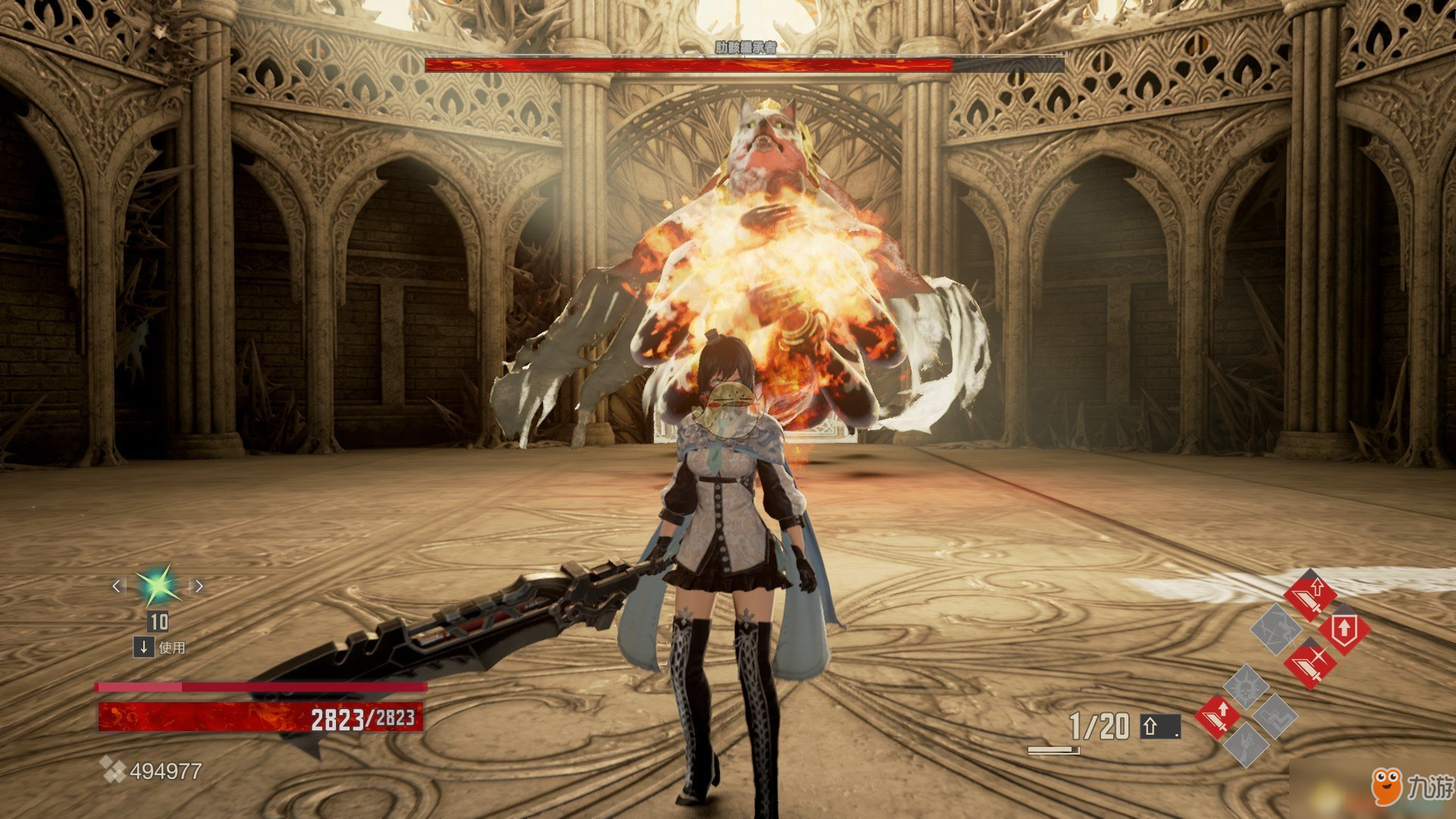Cycle quick item with the right arrow
Image resolution: width=1456 pixels, height=819 pixels.
click(x=199, y=585)
